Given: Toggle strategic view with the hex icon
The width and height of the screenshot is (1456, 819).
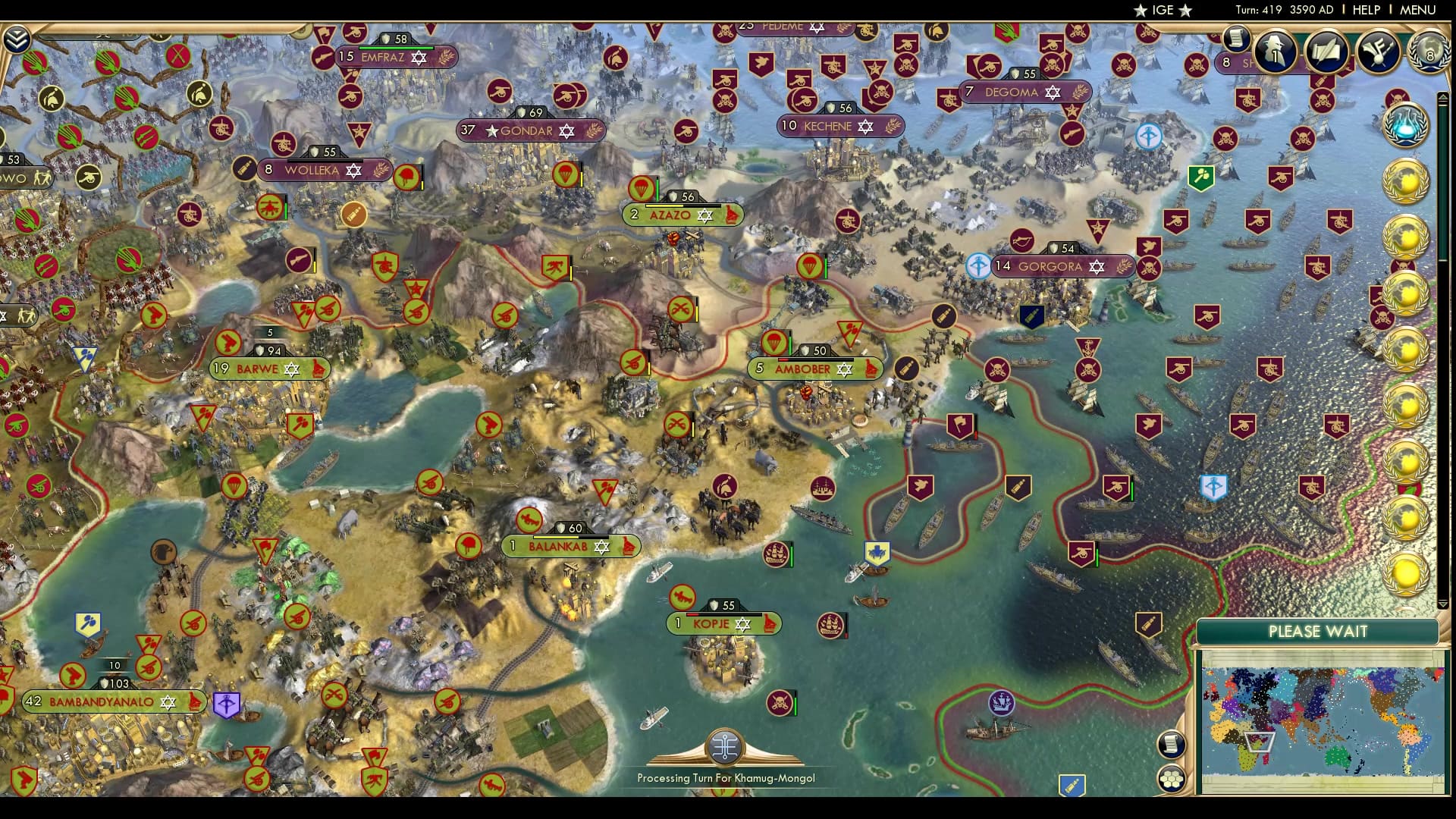Looking at the screenshot, I should pos(1172,777).
